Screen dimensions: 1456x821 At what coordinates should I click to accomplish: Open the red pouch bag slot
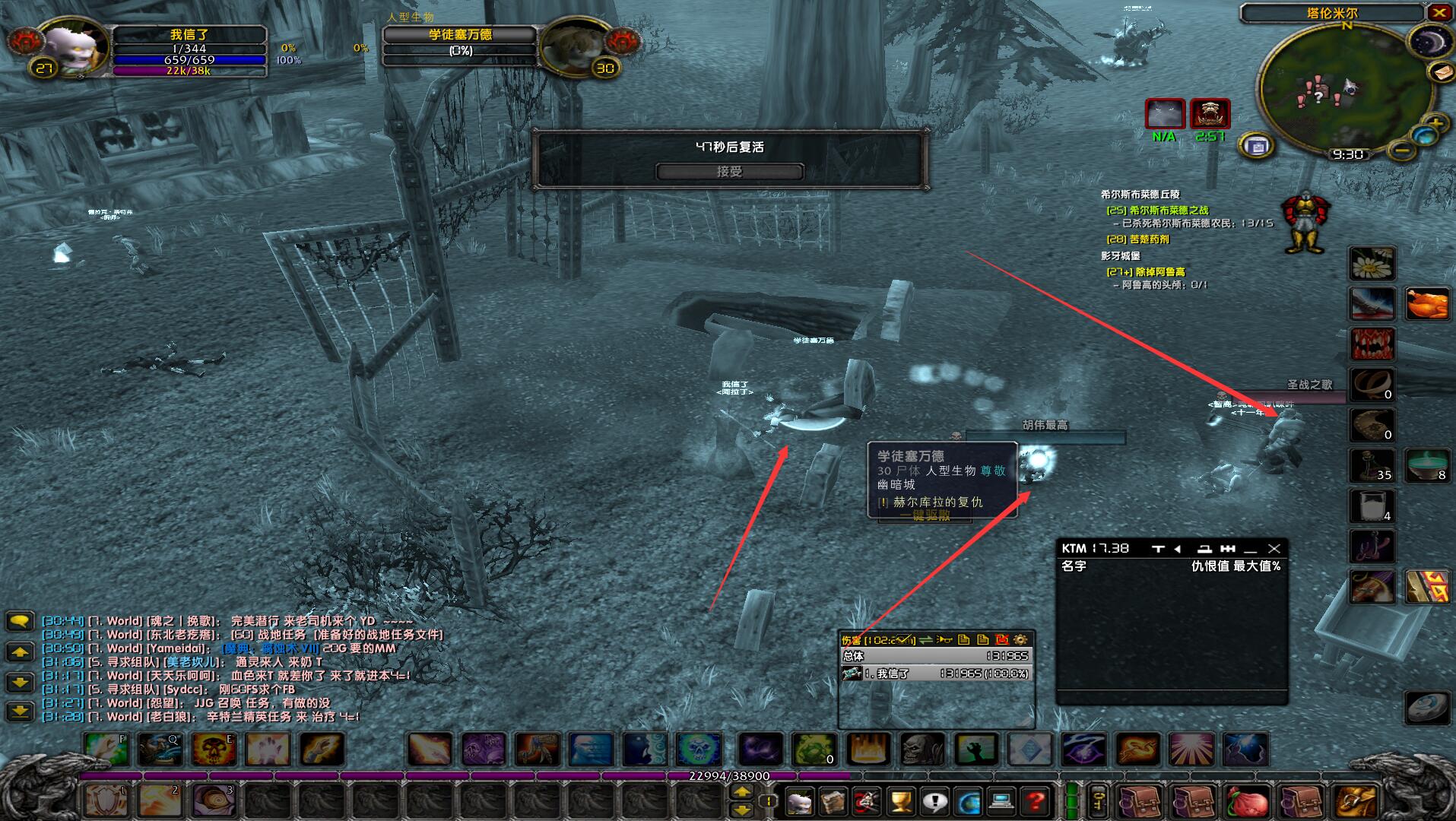(1246, 801)
